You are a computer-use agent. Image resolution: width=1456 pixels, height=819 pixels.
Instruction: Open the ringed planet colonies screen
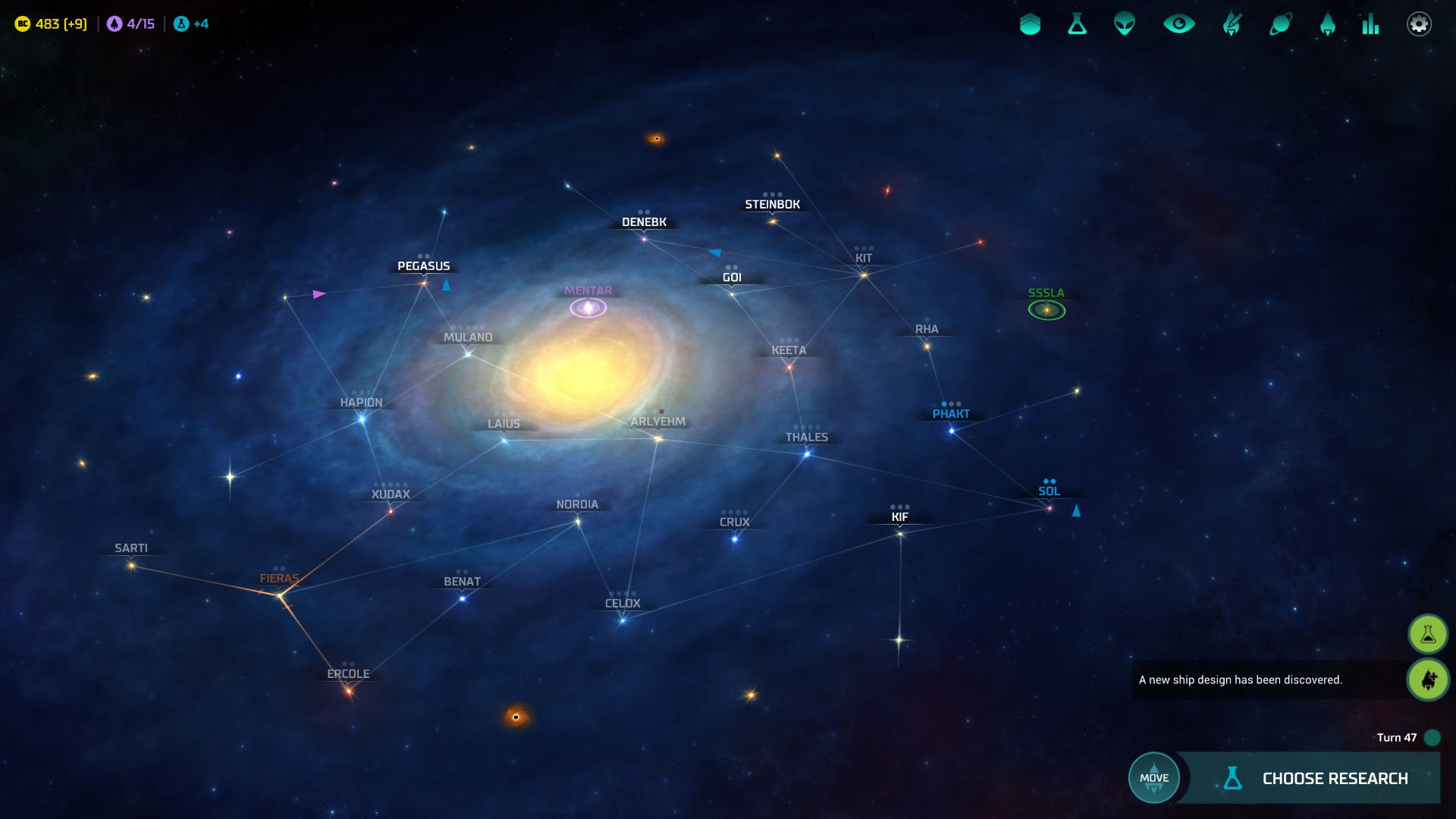(1280, 24)
